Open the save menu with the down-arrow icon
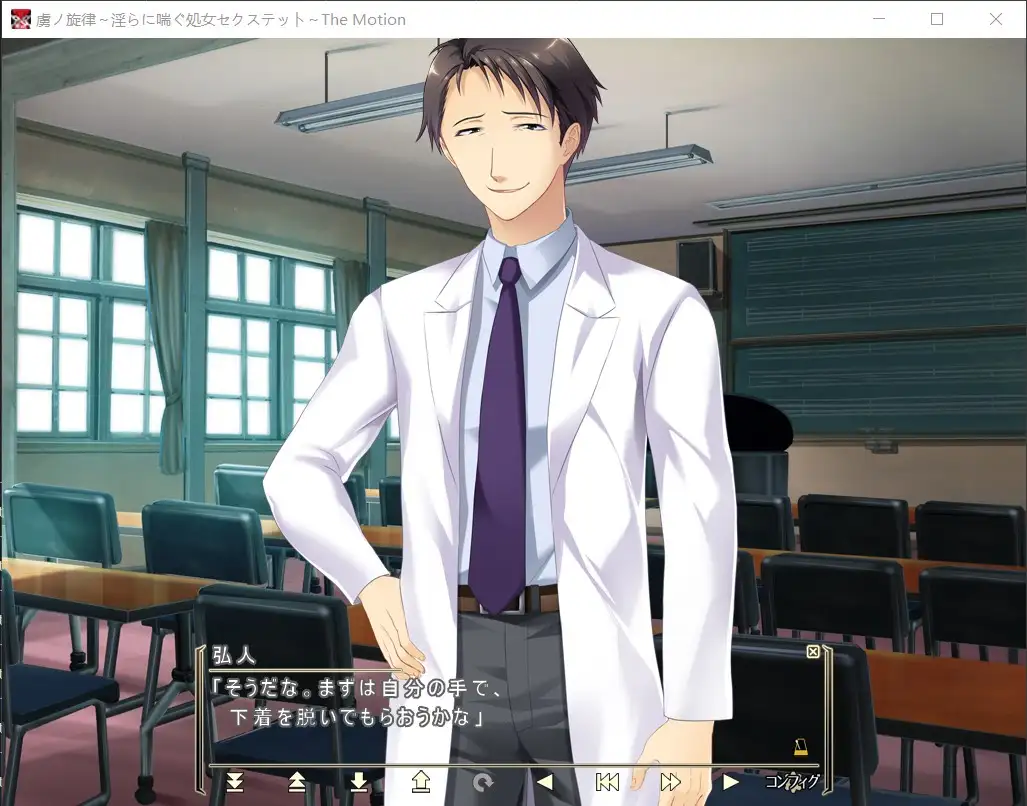The height and width of the screenshot is (806, 1027). coord(359,781)
